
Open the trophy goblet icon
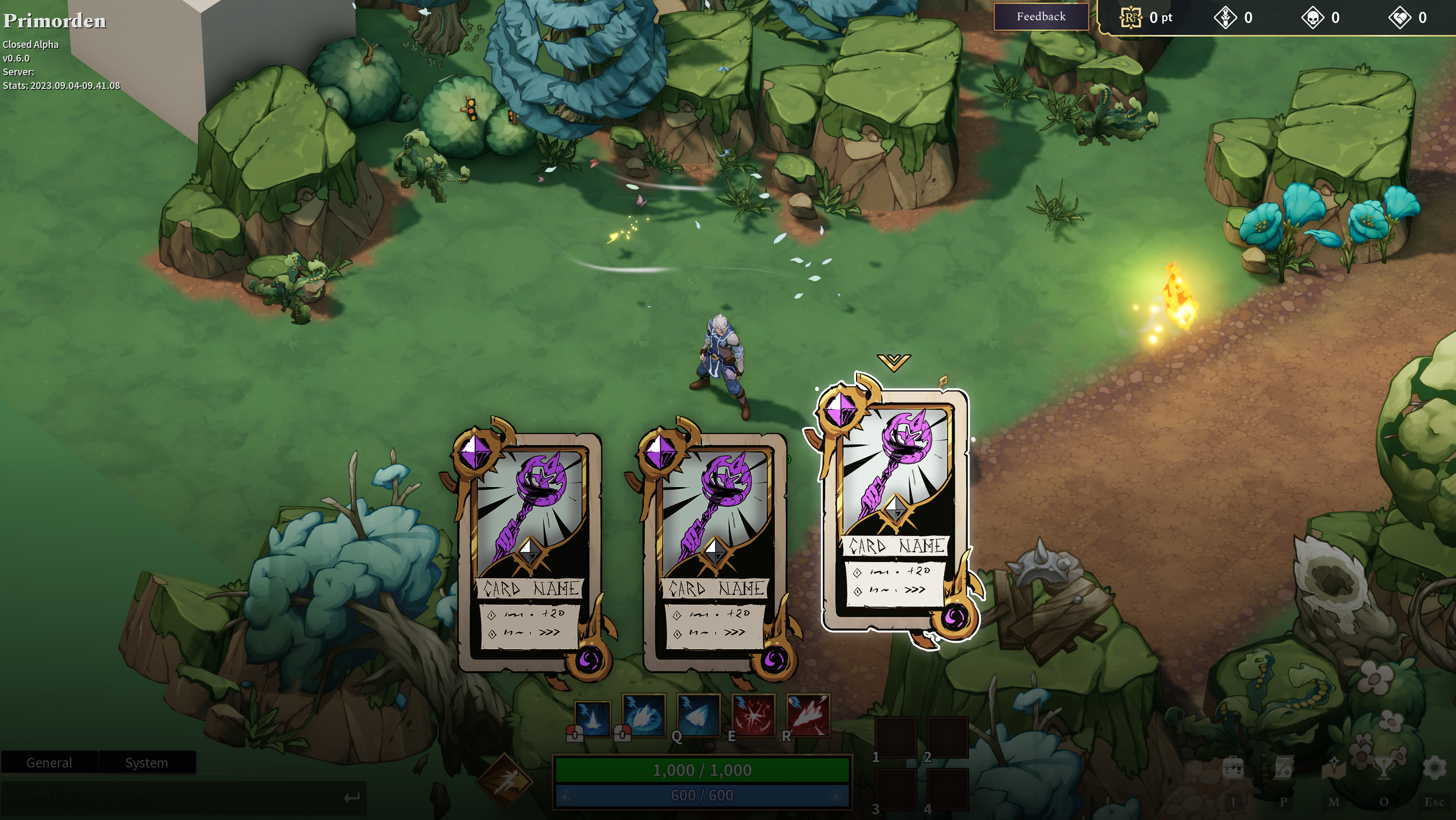[1384, 769]
